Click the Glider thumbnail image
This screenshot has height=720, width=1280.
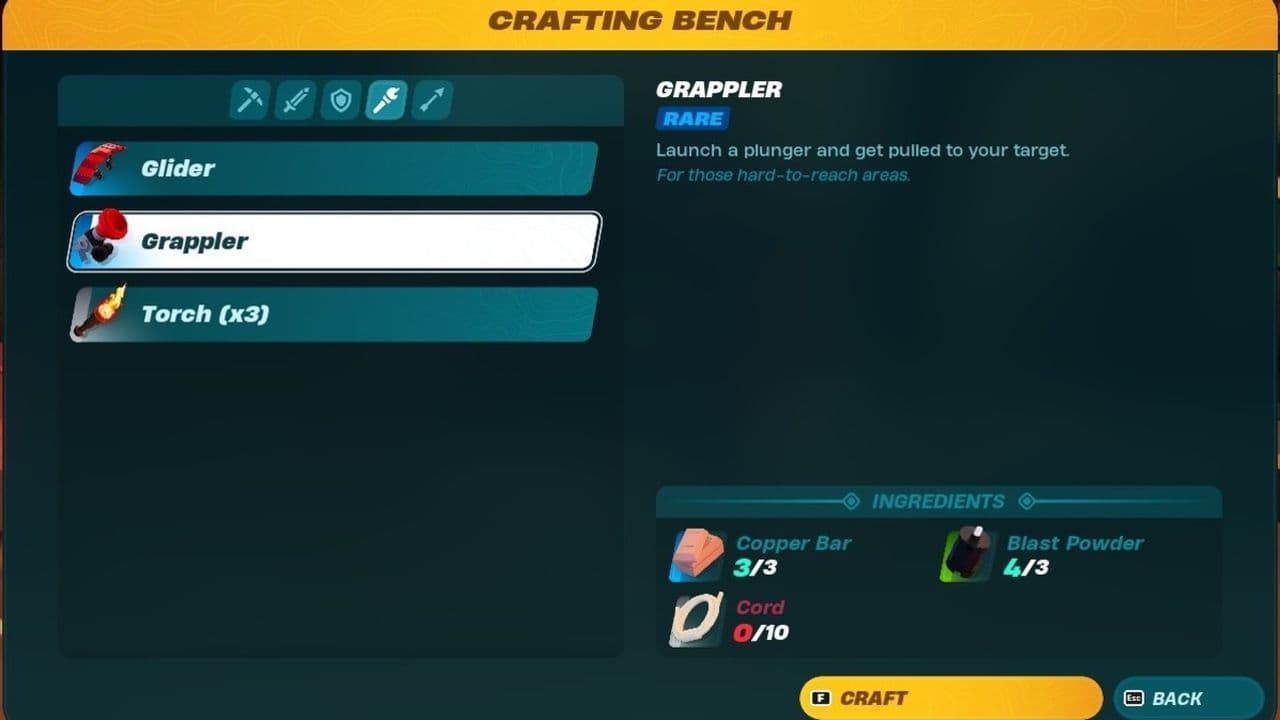coord(100,167)
